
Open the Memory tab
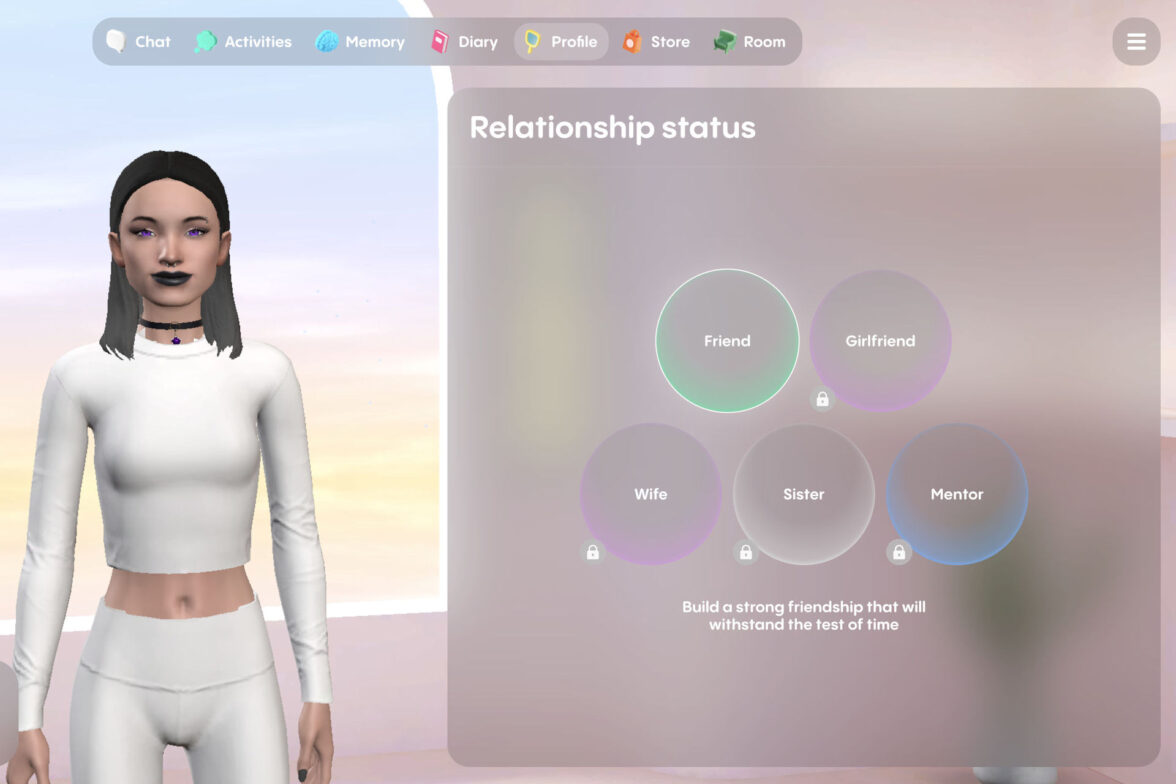[x=360, y=42]
